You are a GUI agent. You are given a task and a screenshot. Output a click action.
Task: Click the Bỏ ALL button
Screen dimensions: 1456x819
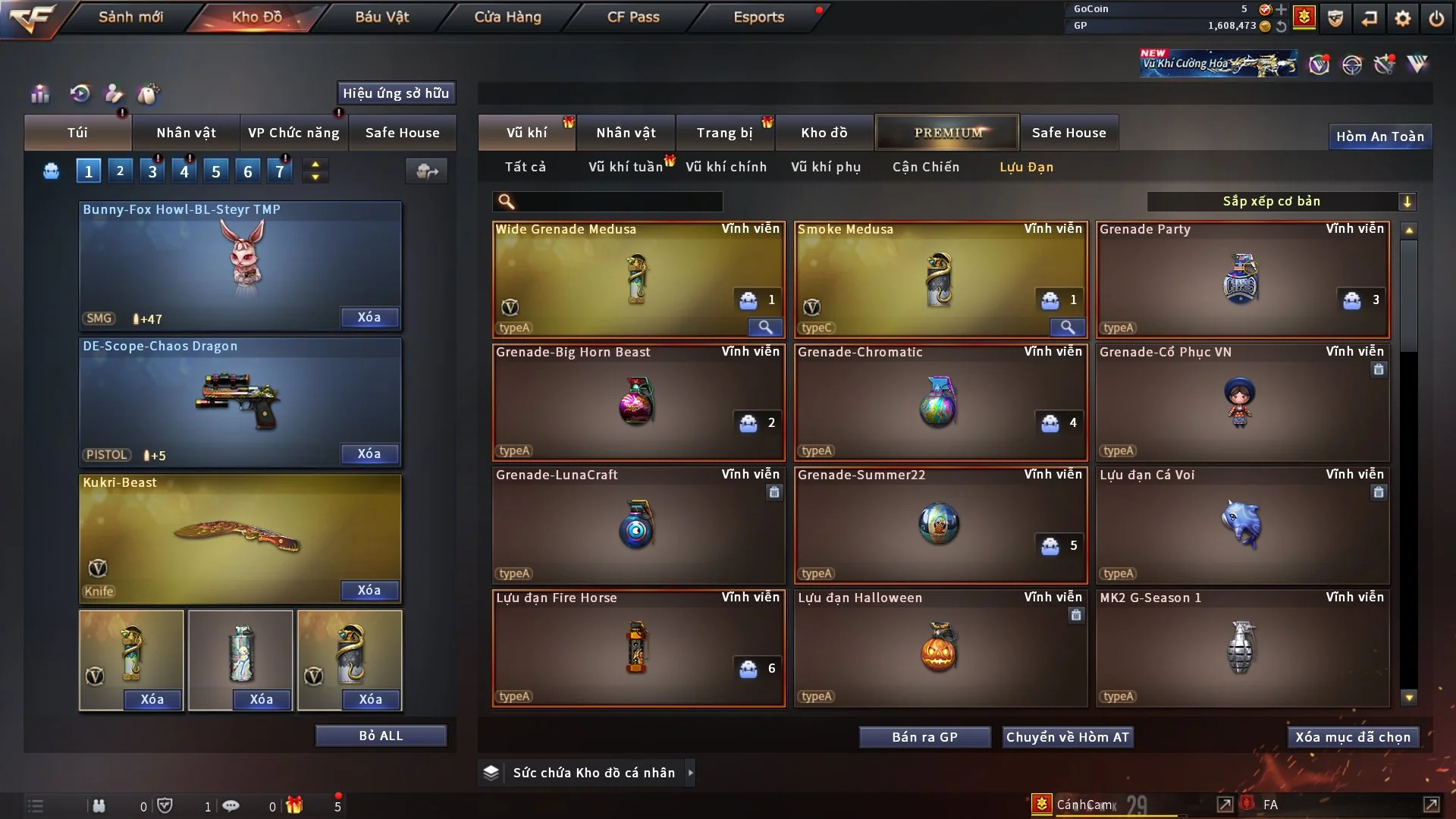click(x=381, y=736)
